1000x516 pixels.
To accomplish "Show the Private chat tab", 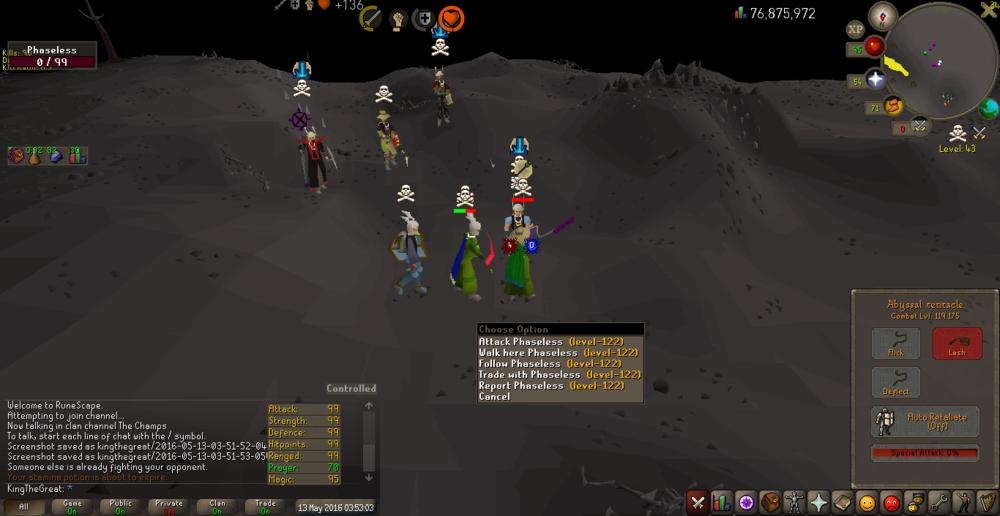I will click(x=168, y=506).
